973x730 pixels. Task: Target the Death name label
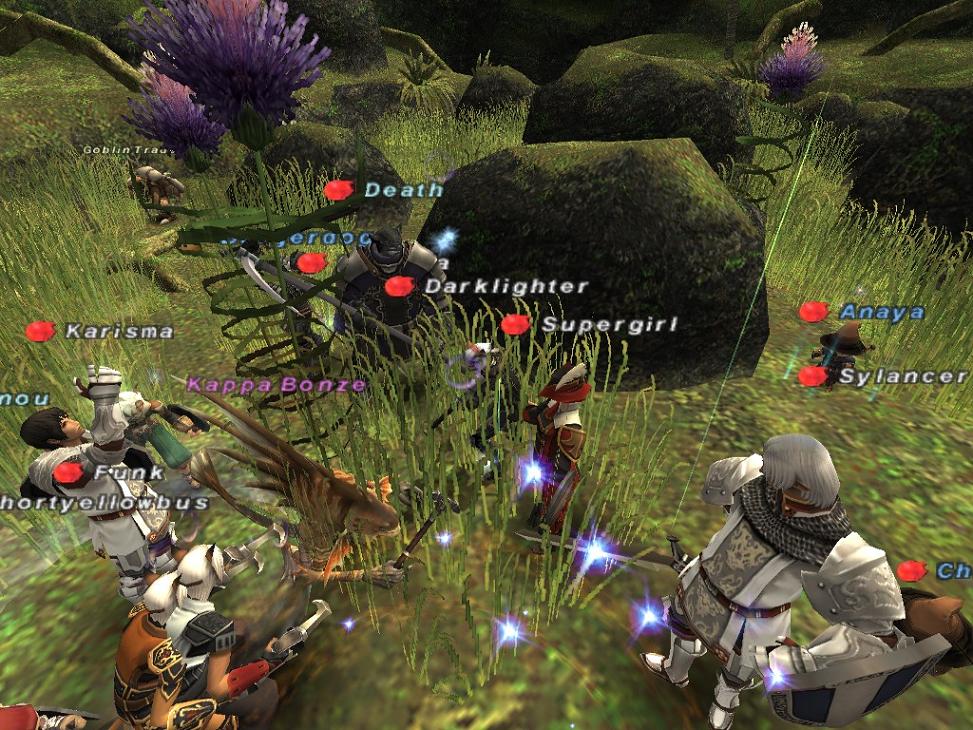(403, 190)
